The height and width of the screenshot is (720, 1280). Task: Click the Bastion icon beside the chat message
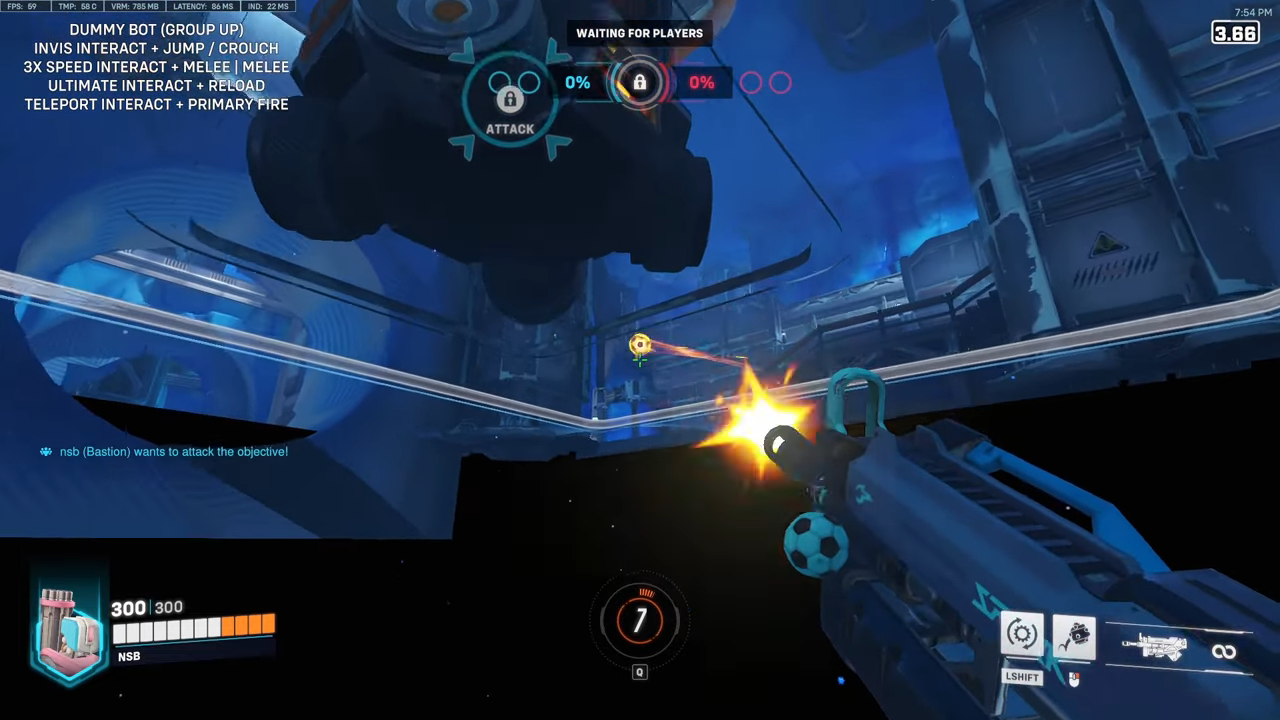[45, 451]
